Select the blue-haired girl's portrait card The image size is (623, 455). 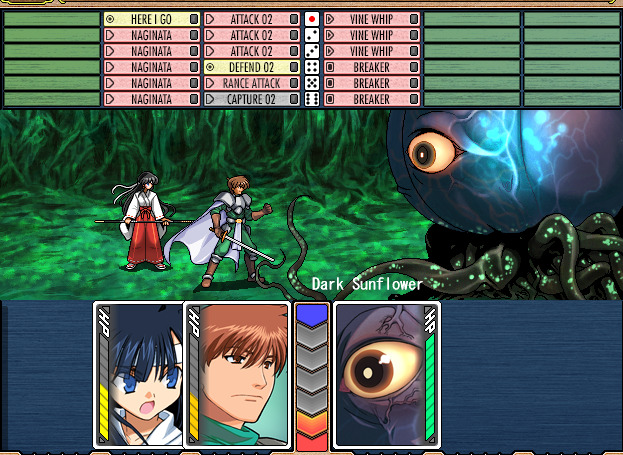139,375
